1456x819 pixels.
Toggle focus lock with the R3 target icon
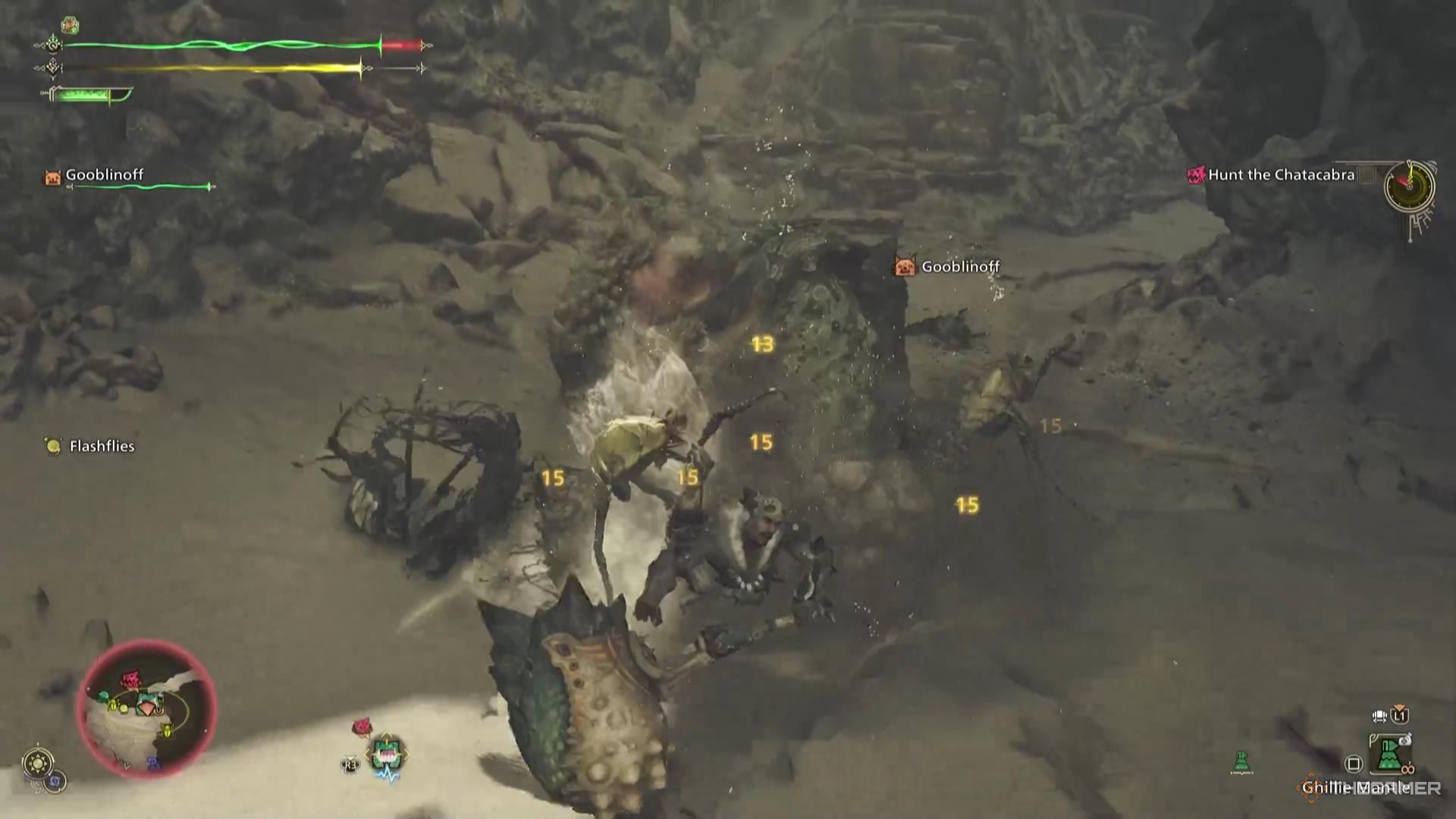tap(350, 764)
